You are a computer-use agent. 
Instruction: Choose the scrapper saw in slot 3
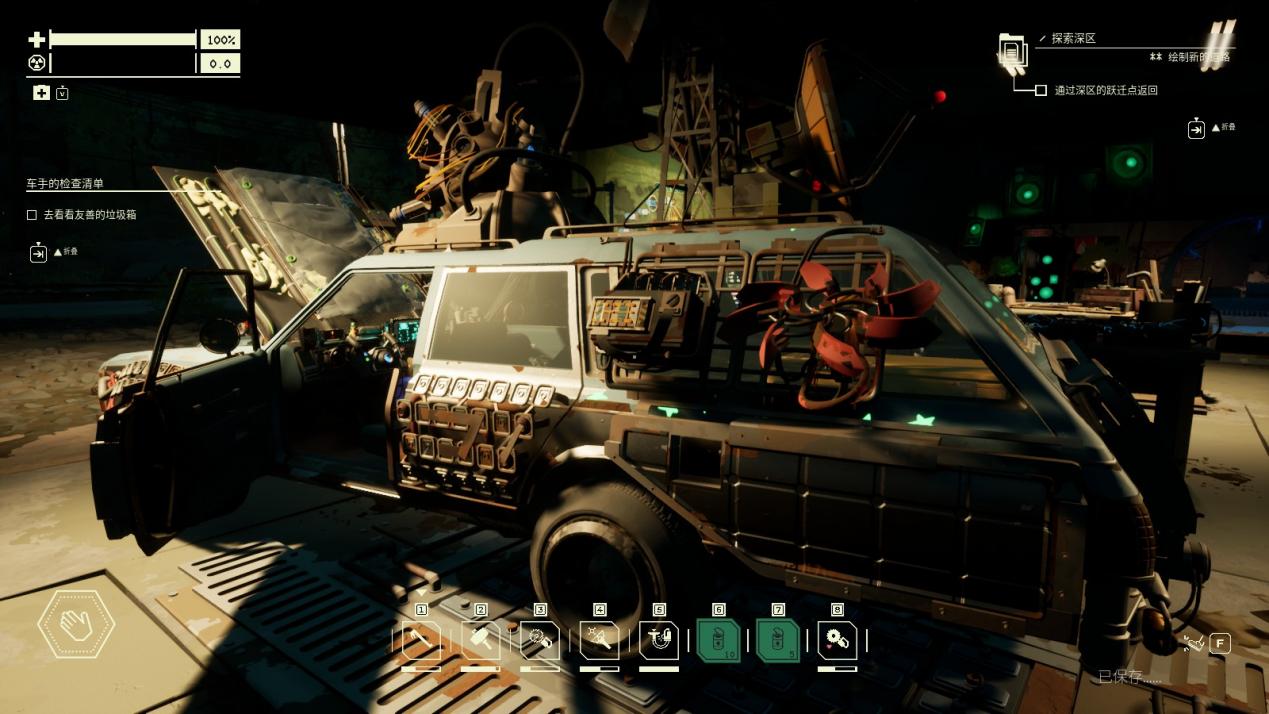tap(540, 640)
